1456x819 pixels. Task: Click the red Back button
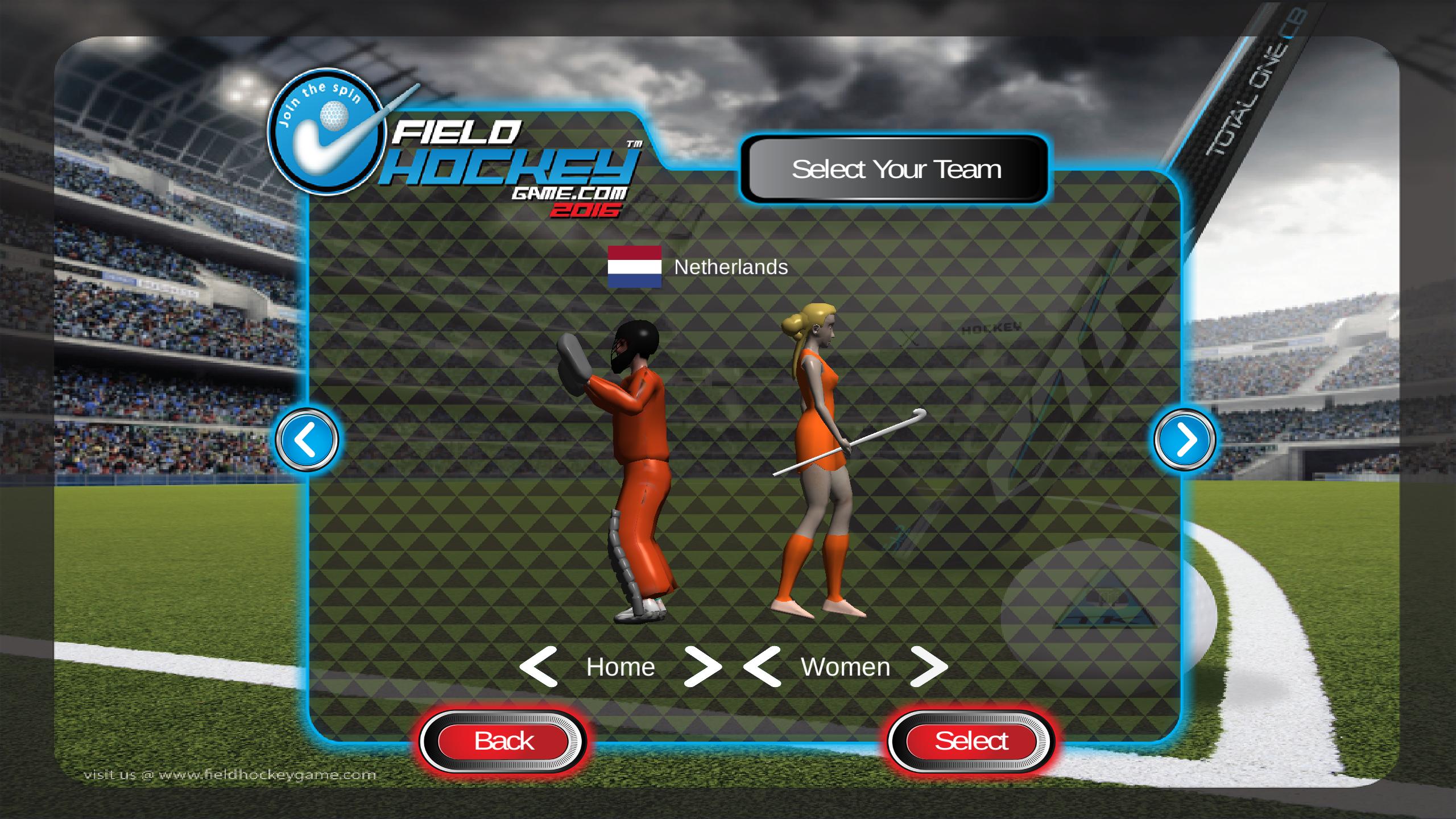click(503, 741)
